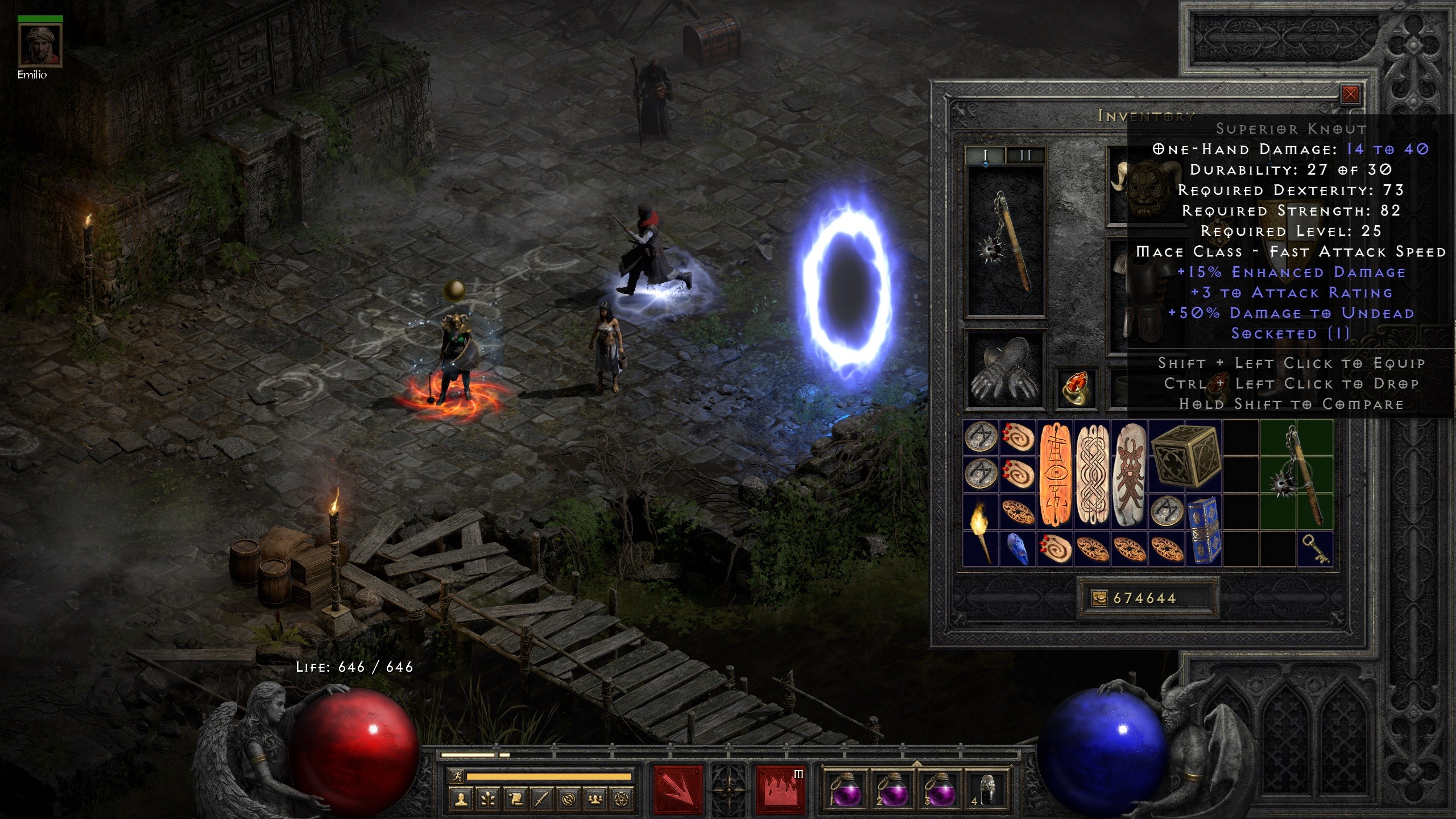Select the Emilio mercenary portrait
The image size is (1456, 819).
(x=40, y=47)
